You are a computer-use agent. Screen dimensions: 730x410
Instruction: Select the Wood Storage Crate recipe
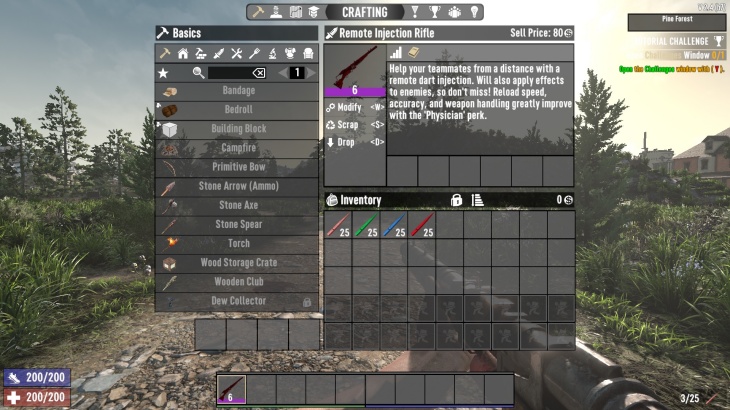238,263
